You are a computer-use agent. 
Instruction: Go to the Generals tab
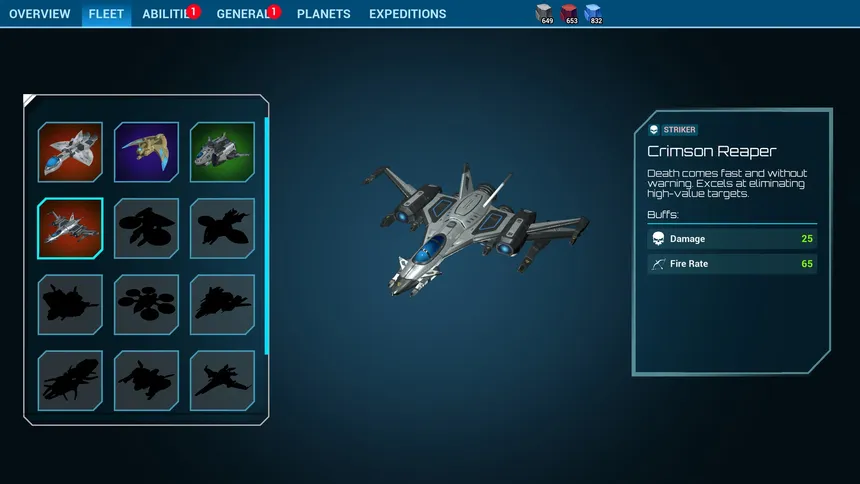(x=244, y=14)
